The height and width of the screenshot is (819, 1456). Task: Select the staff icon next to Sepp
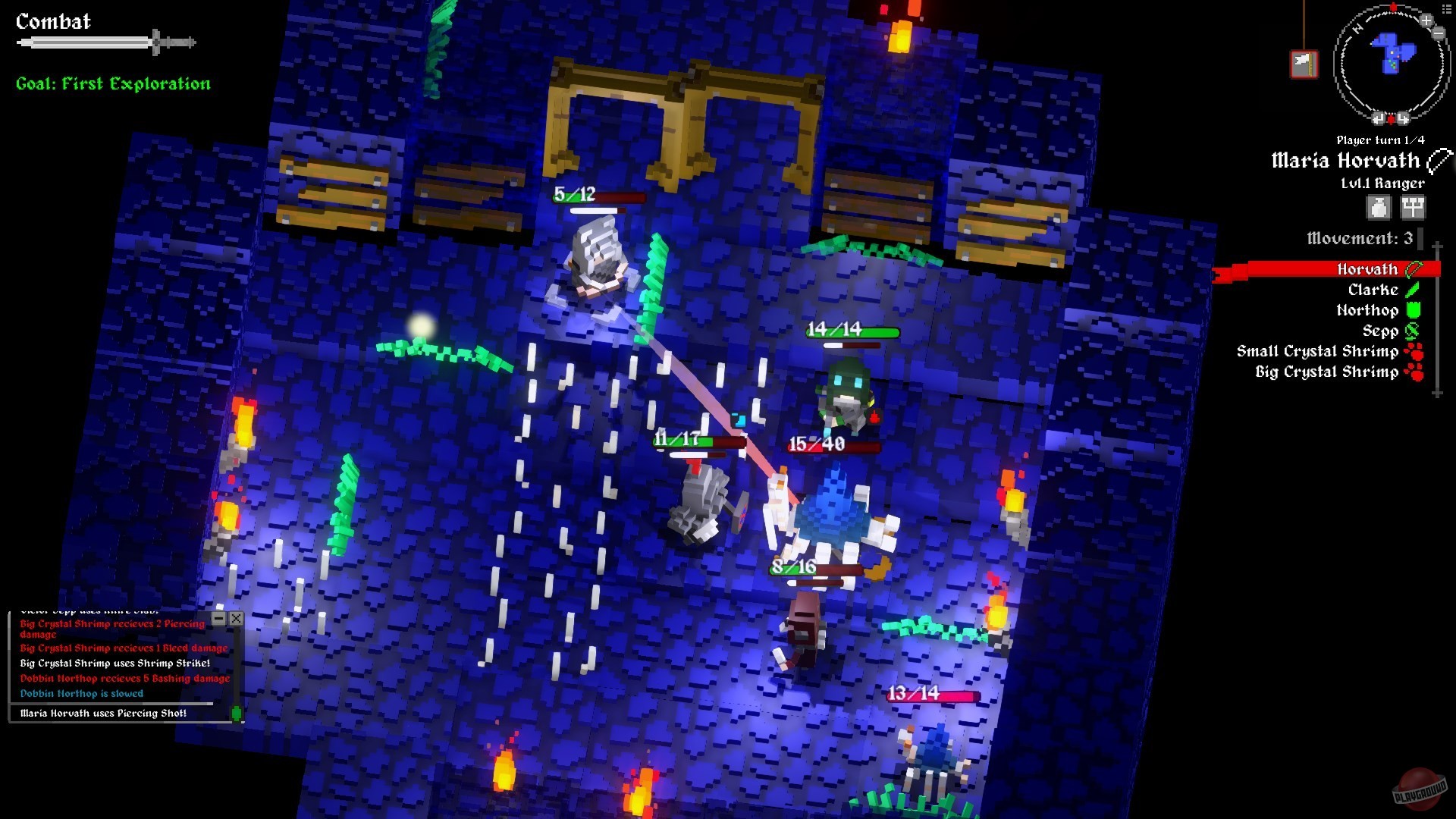pyautogui.click(x=1412, y=331)
